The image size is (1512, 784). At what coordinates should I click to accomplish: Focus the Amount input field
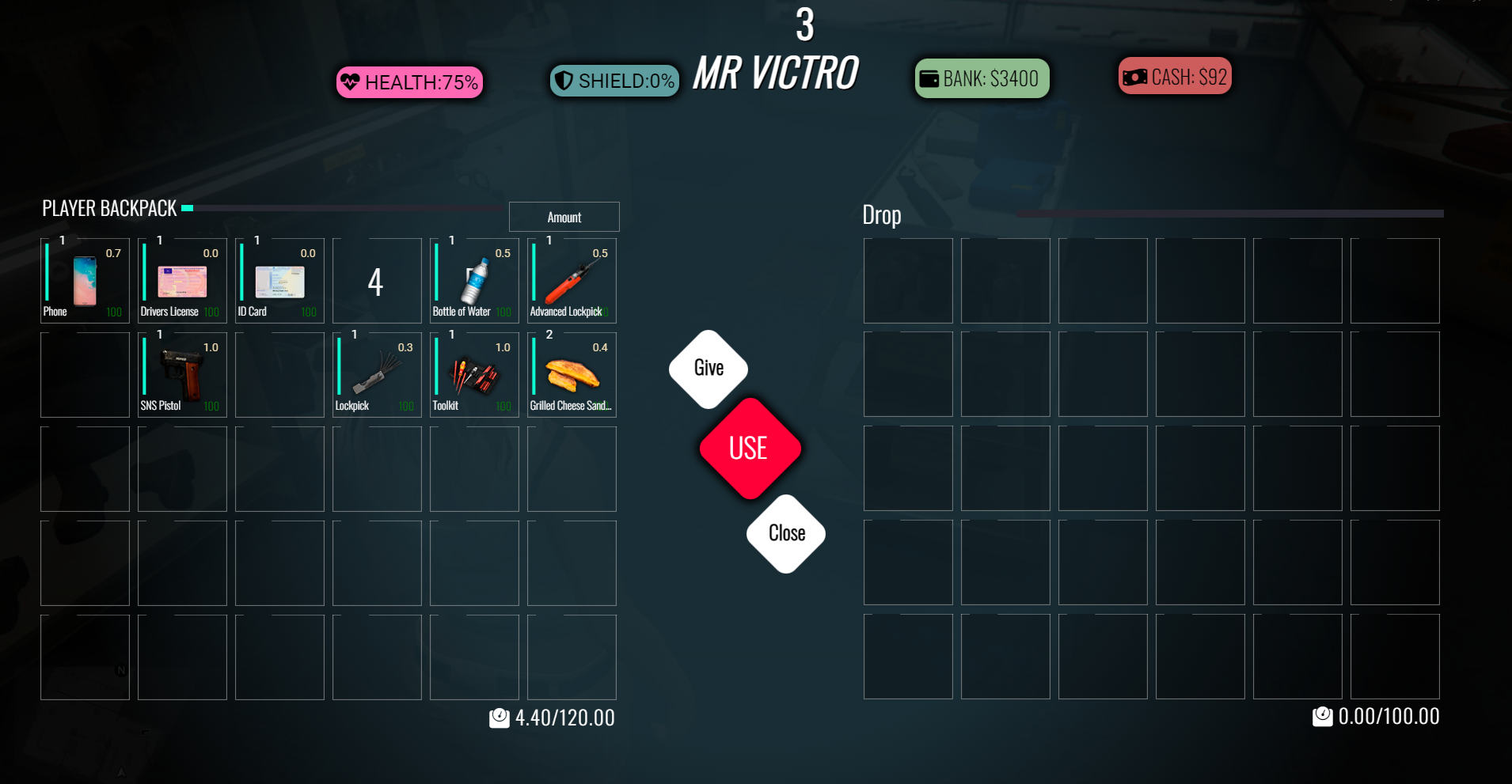[x=564, y=217]
